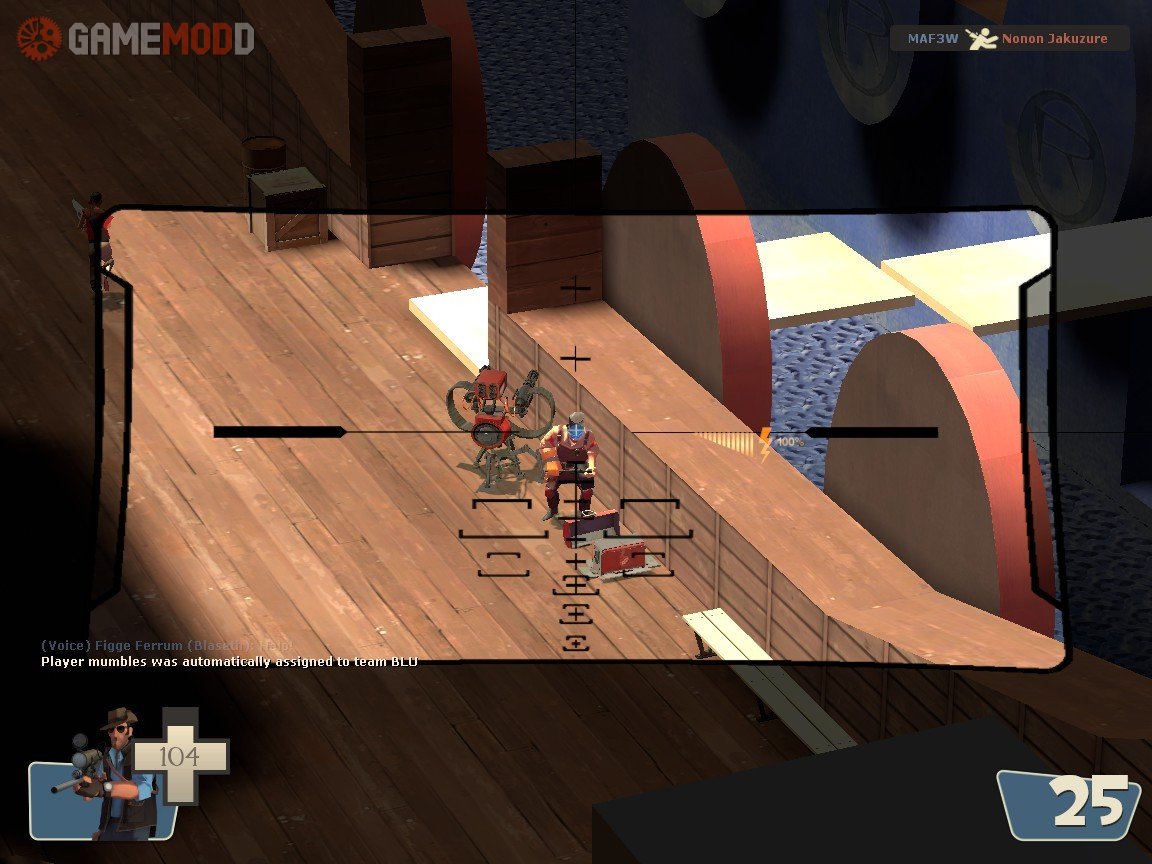Click the GameModd watermark logo
The height and width of the screenshot is (864, 1152).
point(136,39)
